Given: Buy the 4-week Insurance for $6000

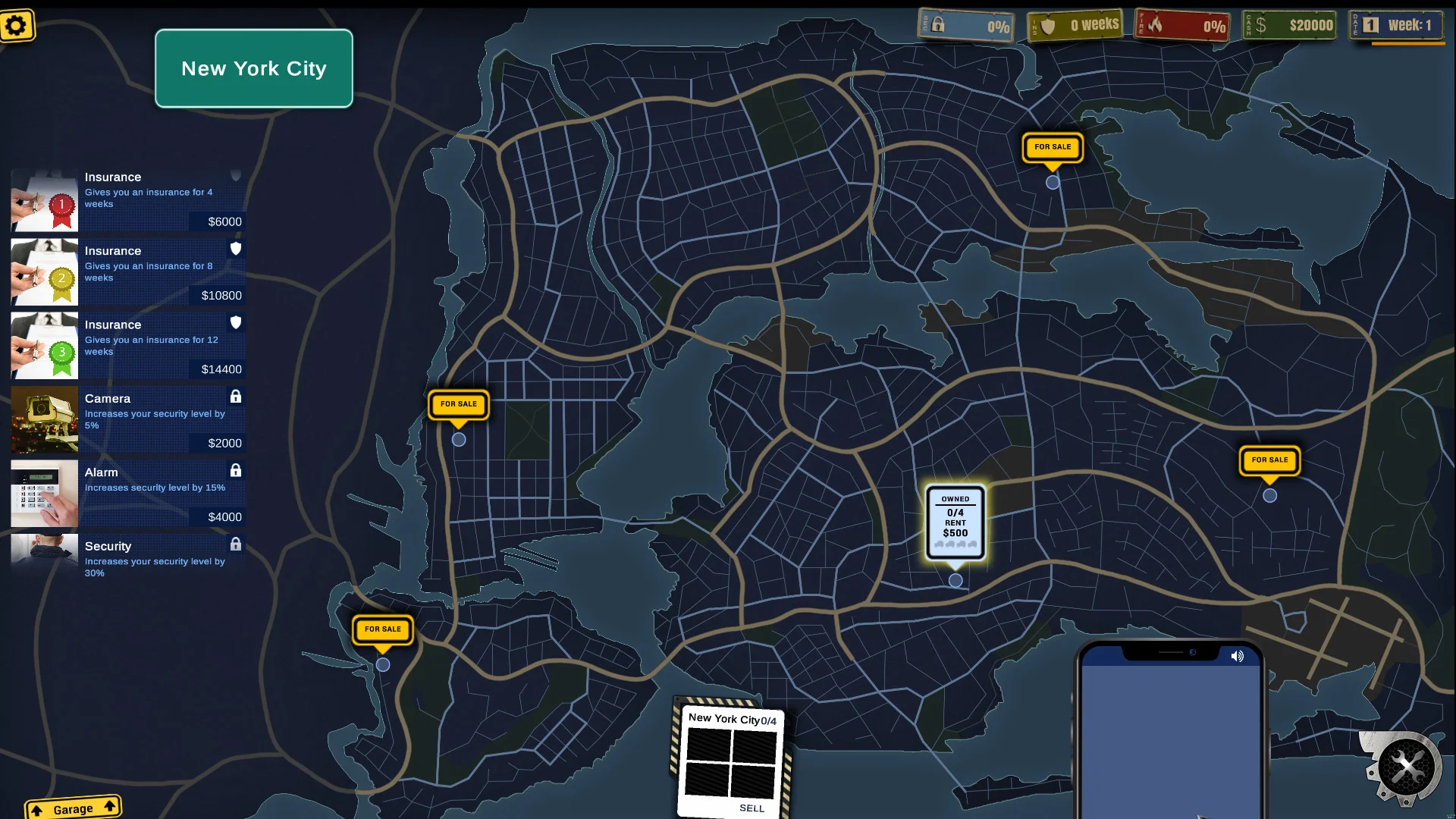Looking at the screenshot, I should tap(127, 199).
